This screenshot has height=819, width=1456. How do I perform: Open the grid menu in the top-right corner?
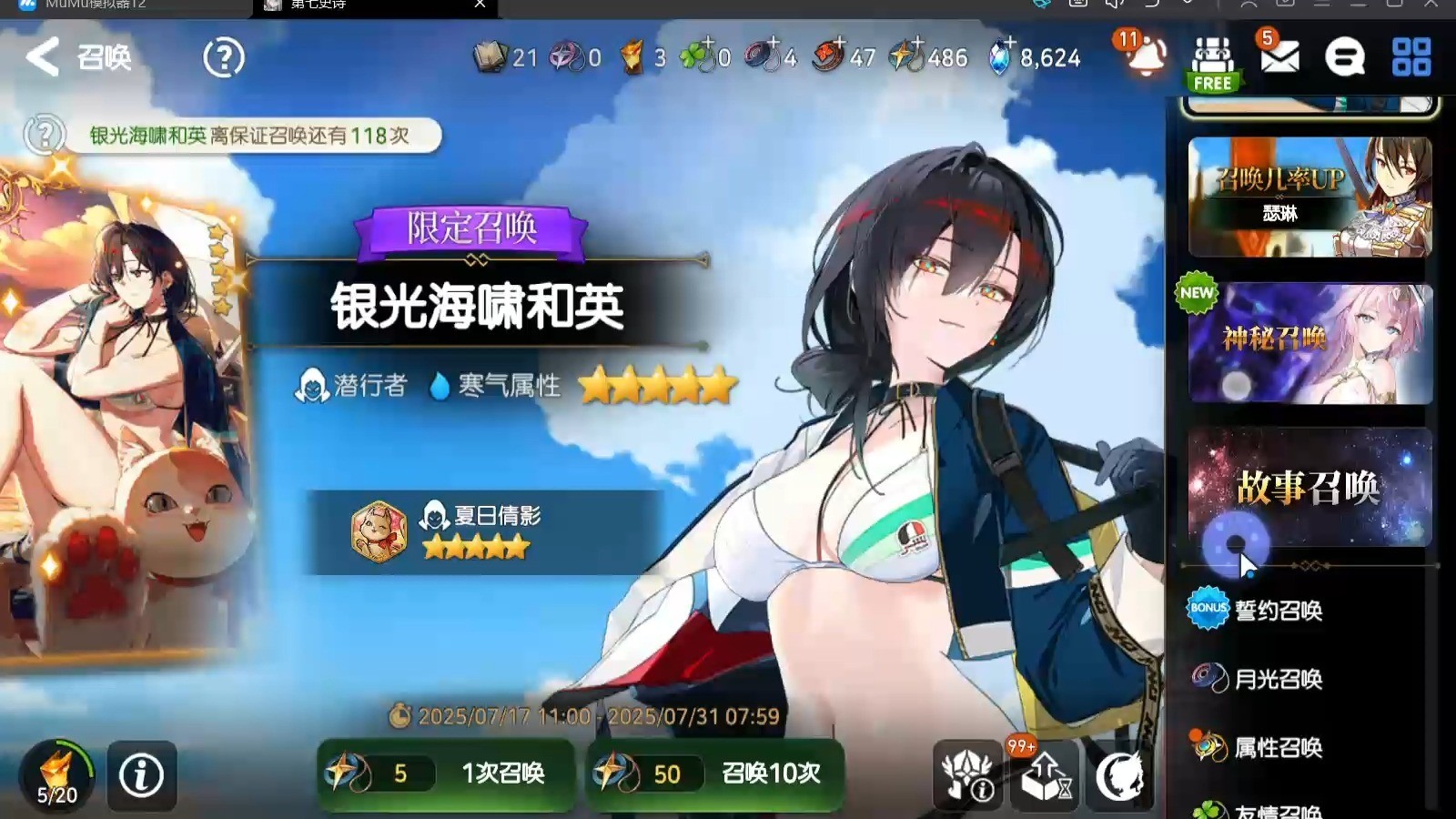click(x=1410, y=56)
